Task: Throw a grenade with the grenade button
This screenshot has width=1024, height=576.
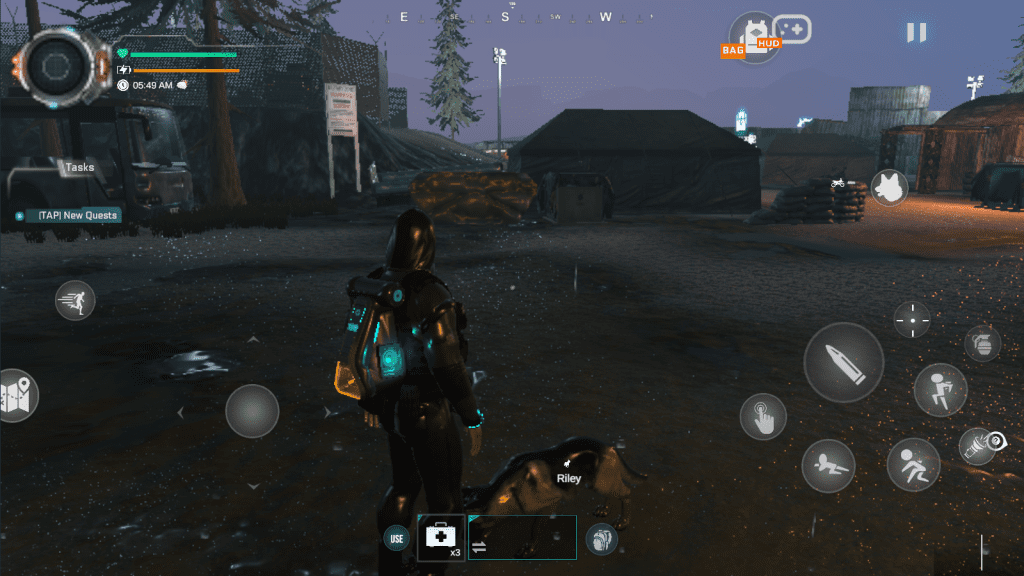Action: 982,343
